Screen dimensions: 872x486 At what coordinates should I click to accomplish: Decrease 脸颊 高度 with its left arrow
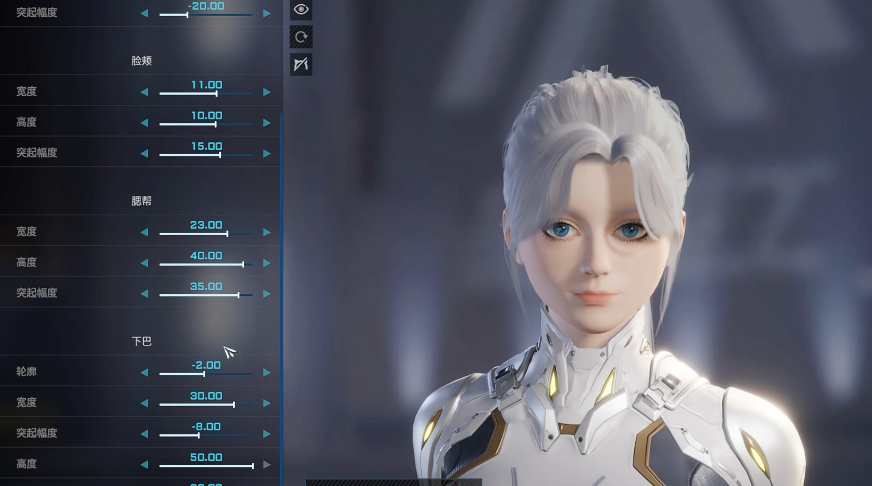144,123
